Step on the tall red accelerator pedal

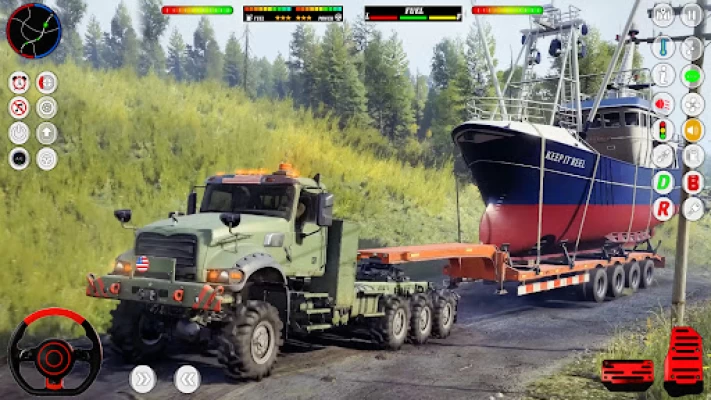click(x=683, y=360)
